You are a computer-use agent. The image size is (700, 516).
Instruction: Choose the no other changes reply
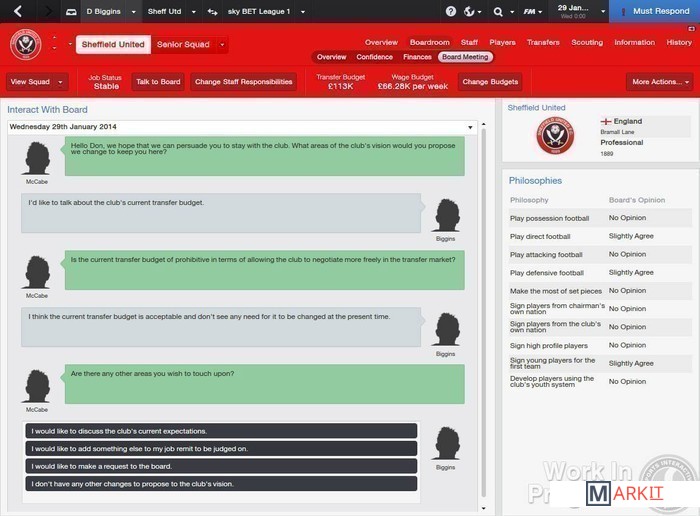(x=219, y=483)
